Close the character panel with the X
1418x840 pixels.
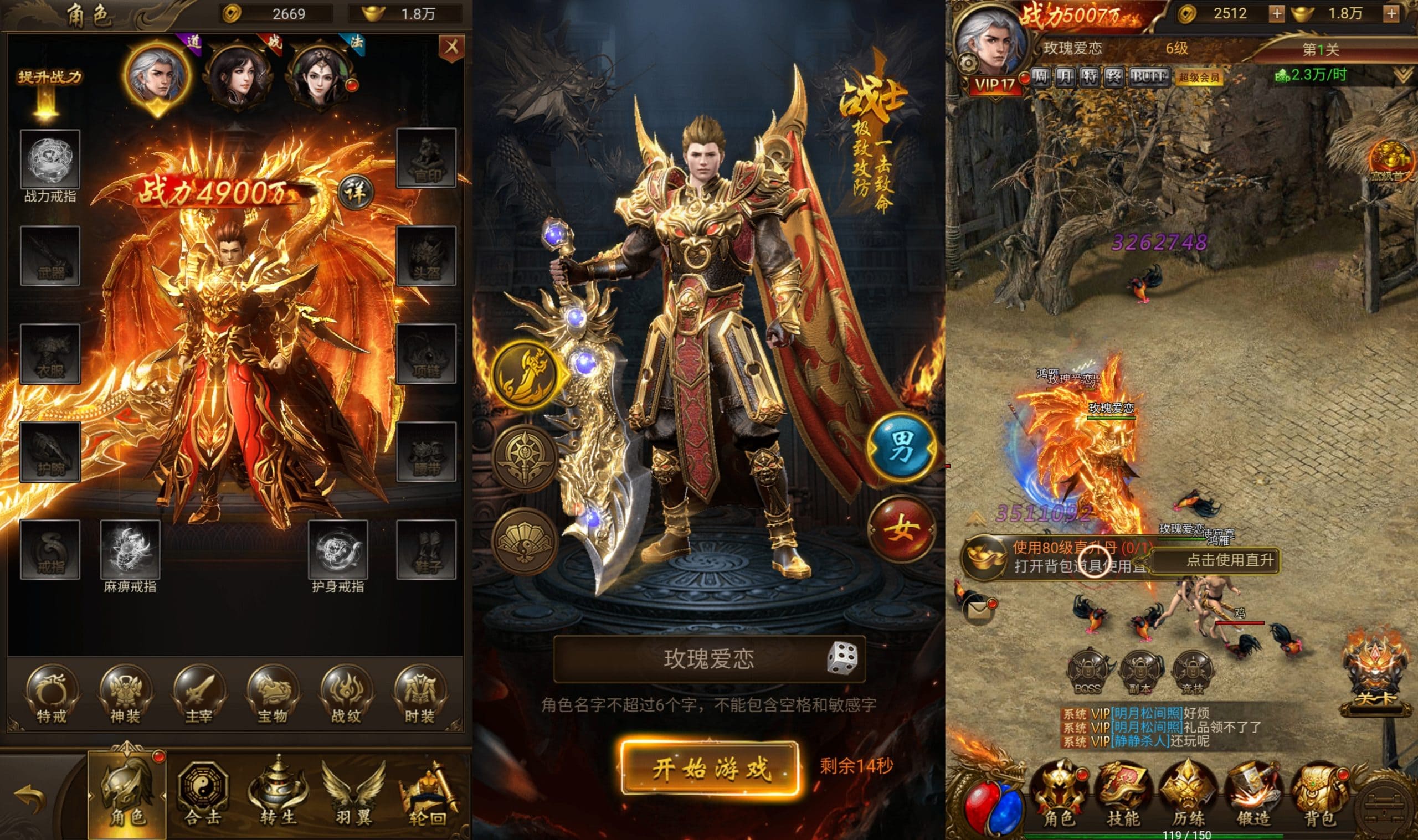click(451, 48)
